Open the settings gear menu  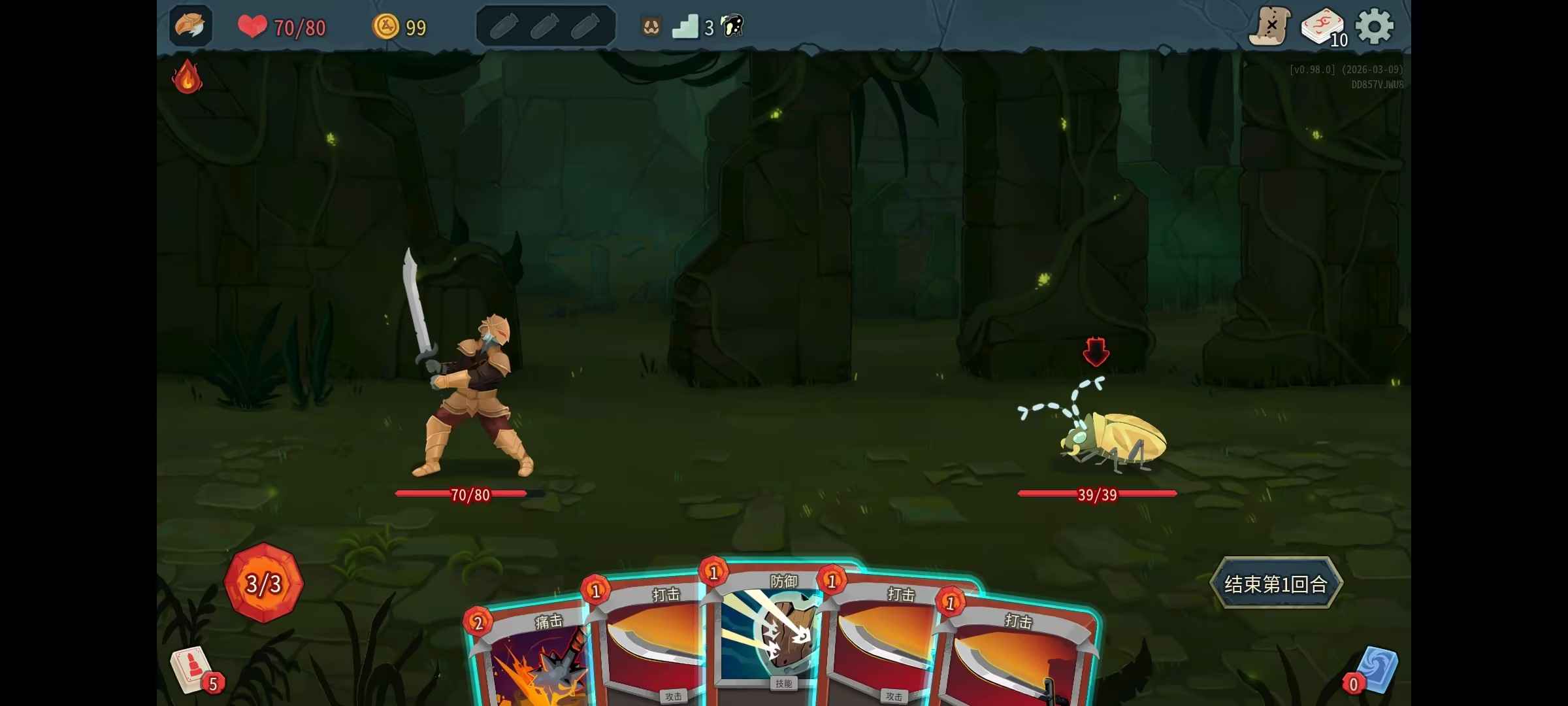pos(1375,27)
